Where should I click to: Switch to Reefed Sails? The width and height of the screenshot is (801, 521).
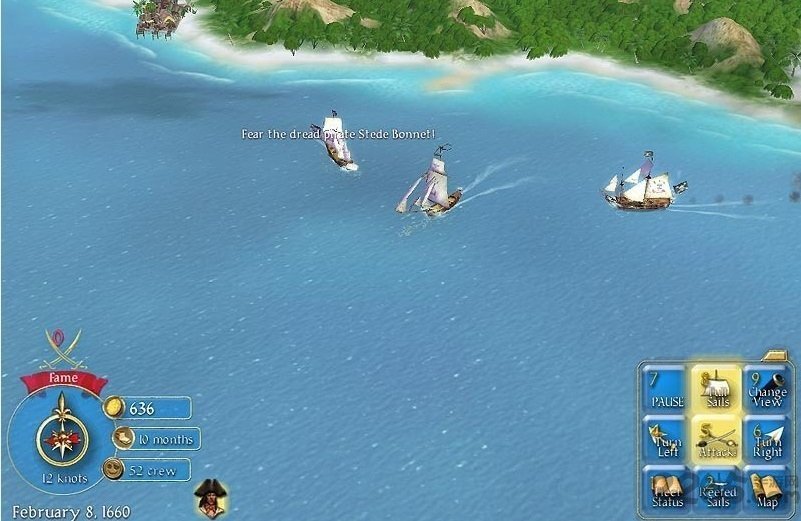point(716,491)
